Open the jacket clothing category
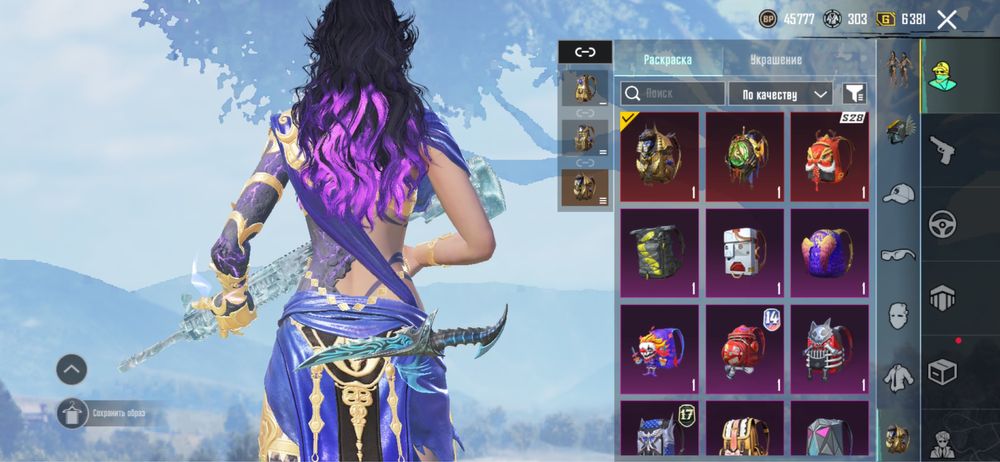This screenshot has height=462, width=1000. tap(899, 376)
